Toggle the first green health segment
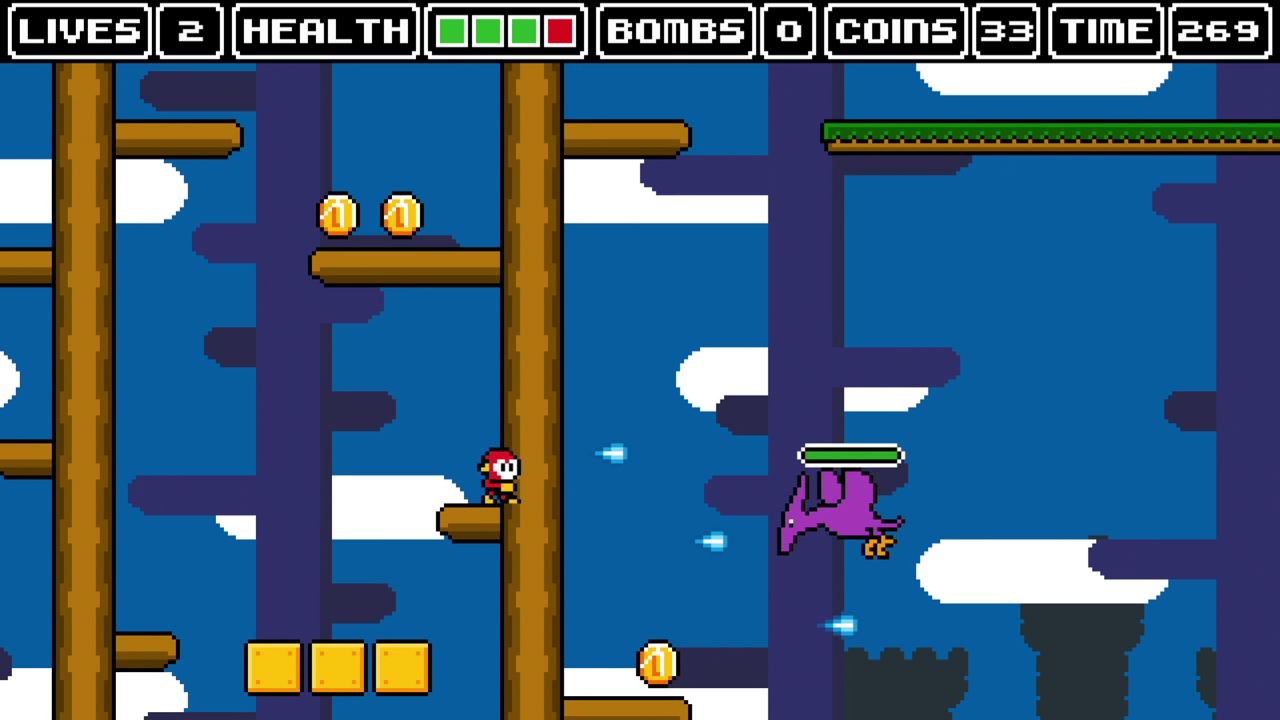Screen dimensions: 1280x720 pyautogui.click(x=454, y=31)
